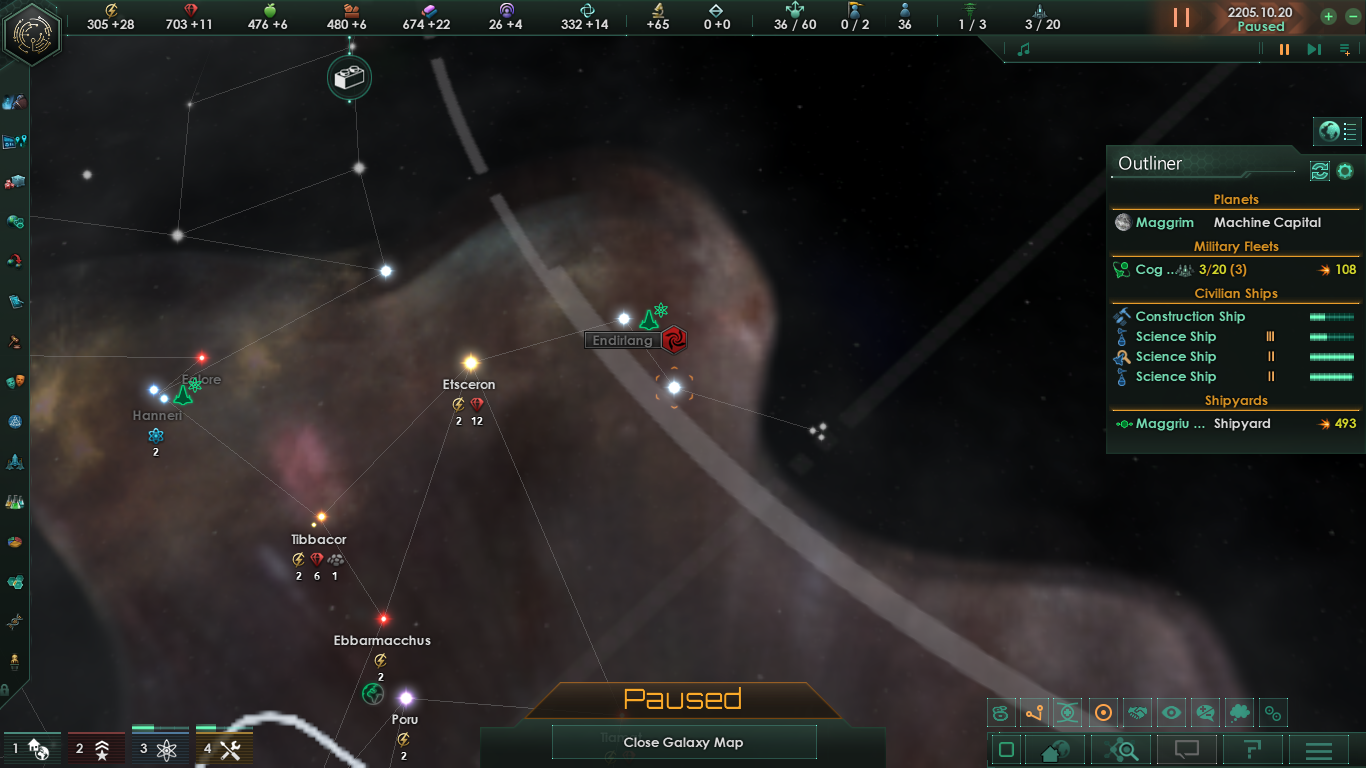The height and width of the screenshot is (768, 1366).
Task: Open the chat speech bubble window
Action: [1187, 749]
